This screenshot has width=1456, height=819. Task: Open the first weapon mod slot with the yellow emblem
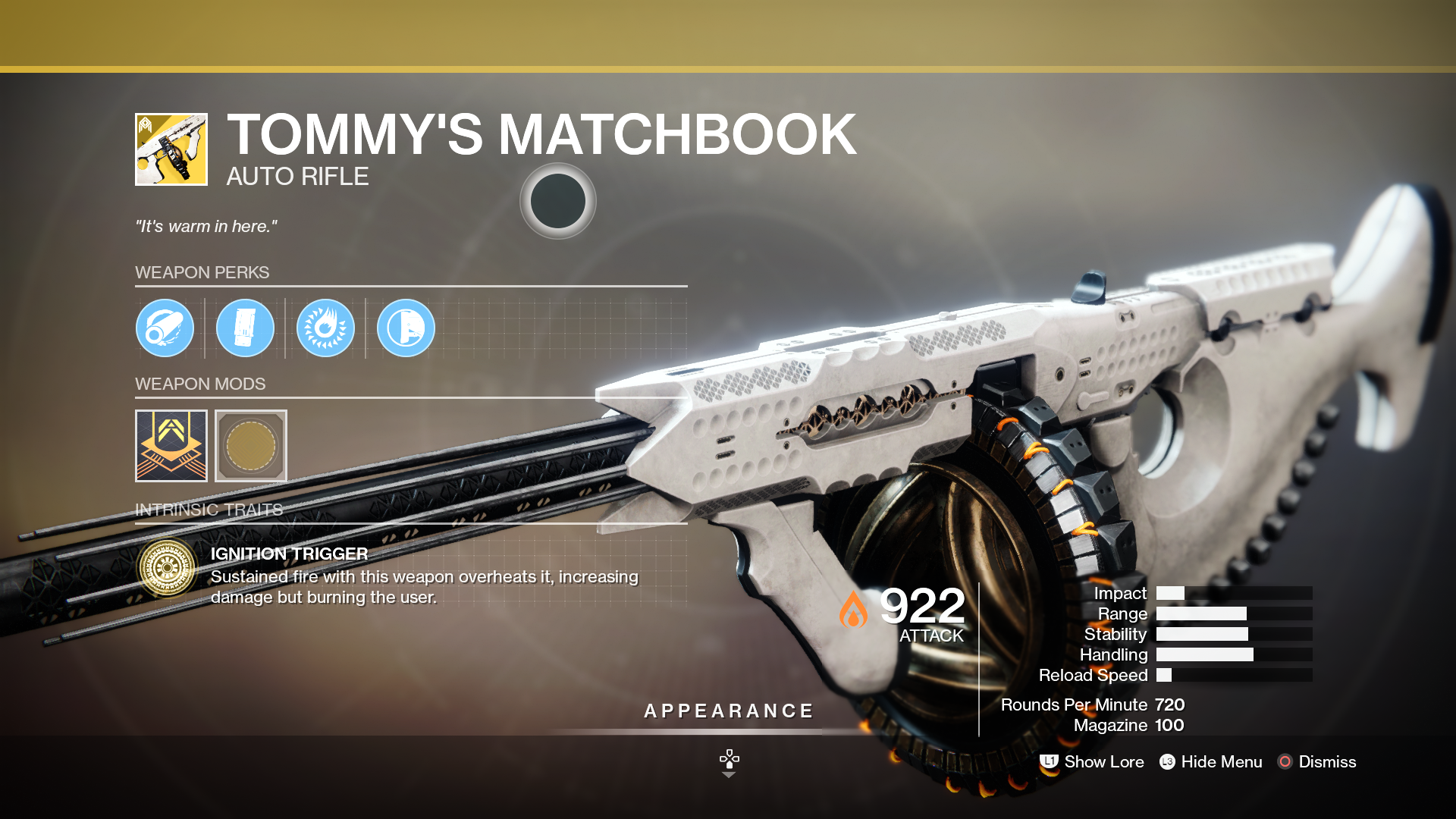[171, 446]
